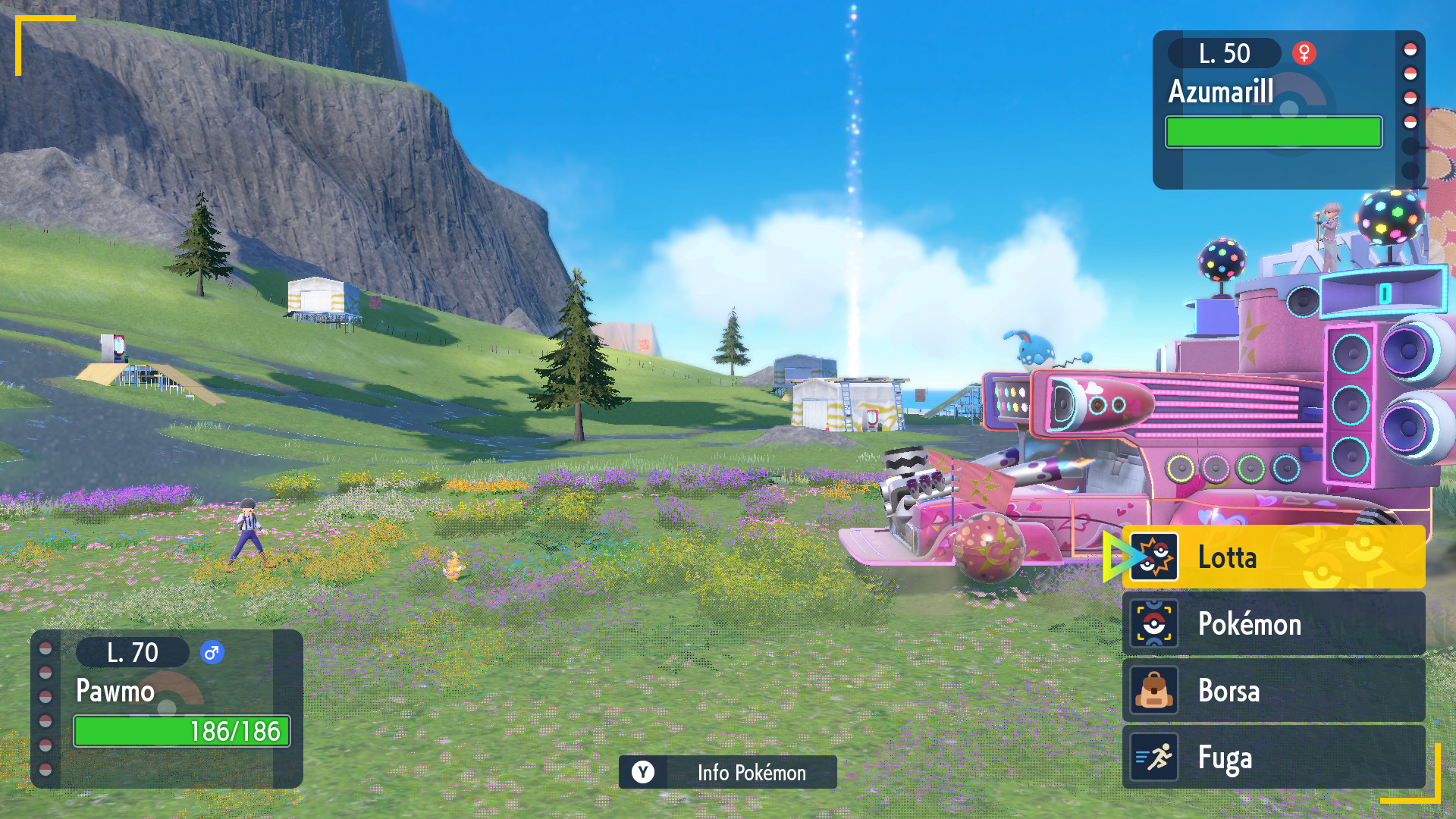
Task: Click the Azumarill name label
Action: point(1221,91)
